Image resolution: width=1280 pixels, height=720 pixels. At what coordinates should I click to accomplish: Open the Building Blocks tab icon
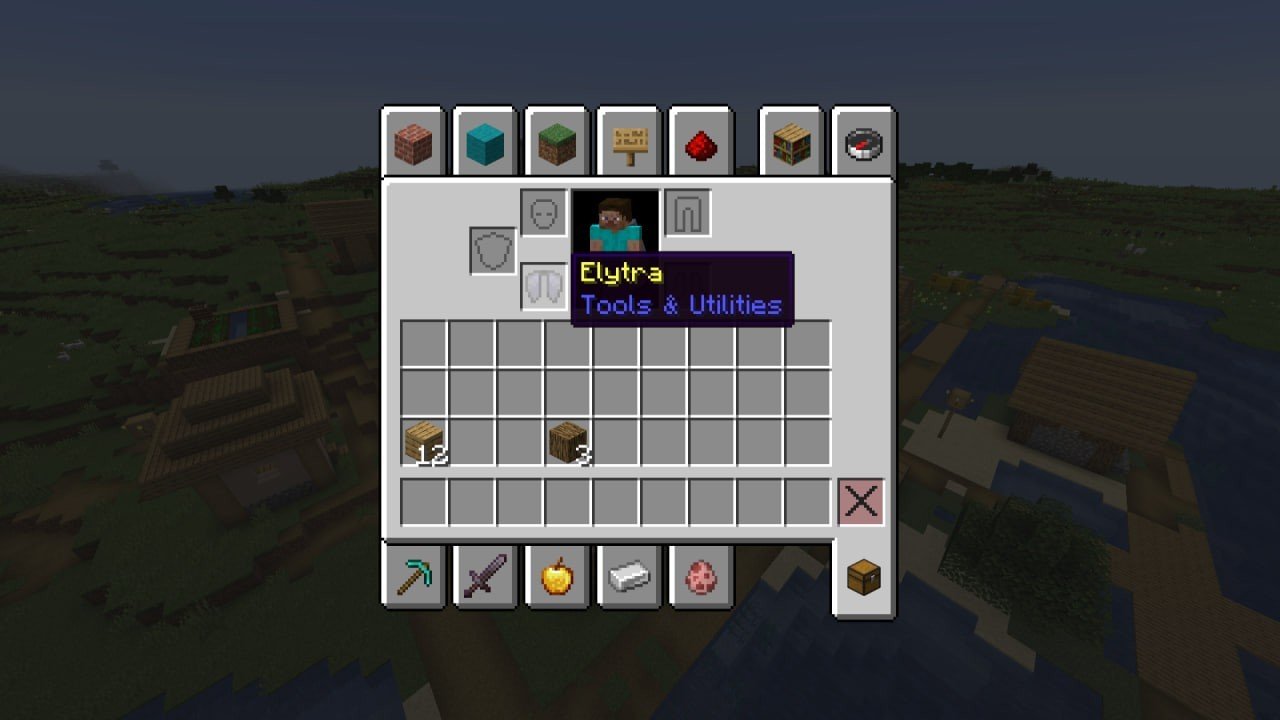coord(414,143)
